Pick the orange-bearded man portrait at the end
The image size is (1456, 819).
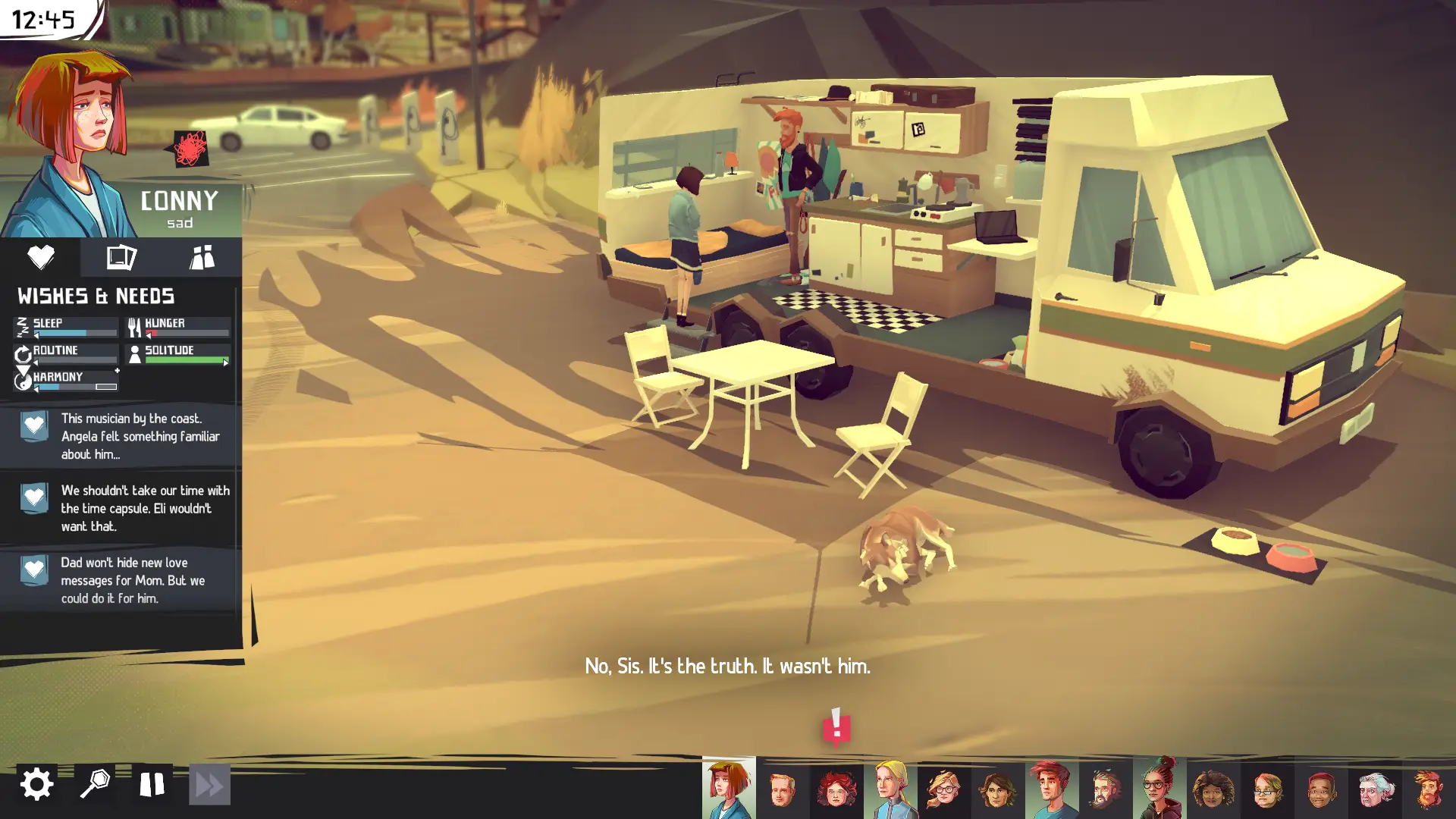1429,789
